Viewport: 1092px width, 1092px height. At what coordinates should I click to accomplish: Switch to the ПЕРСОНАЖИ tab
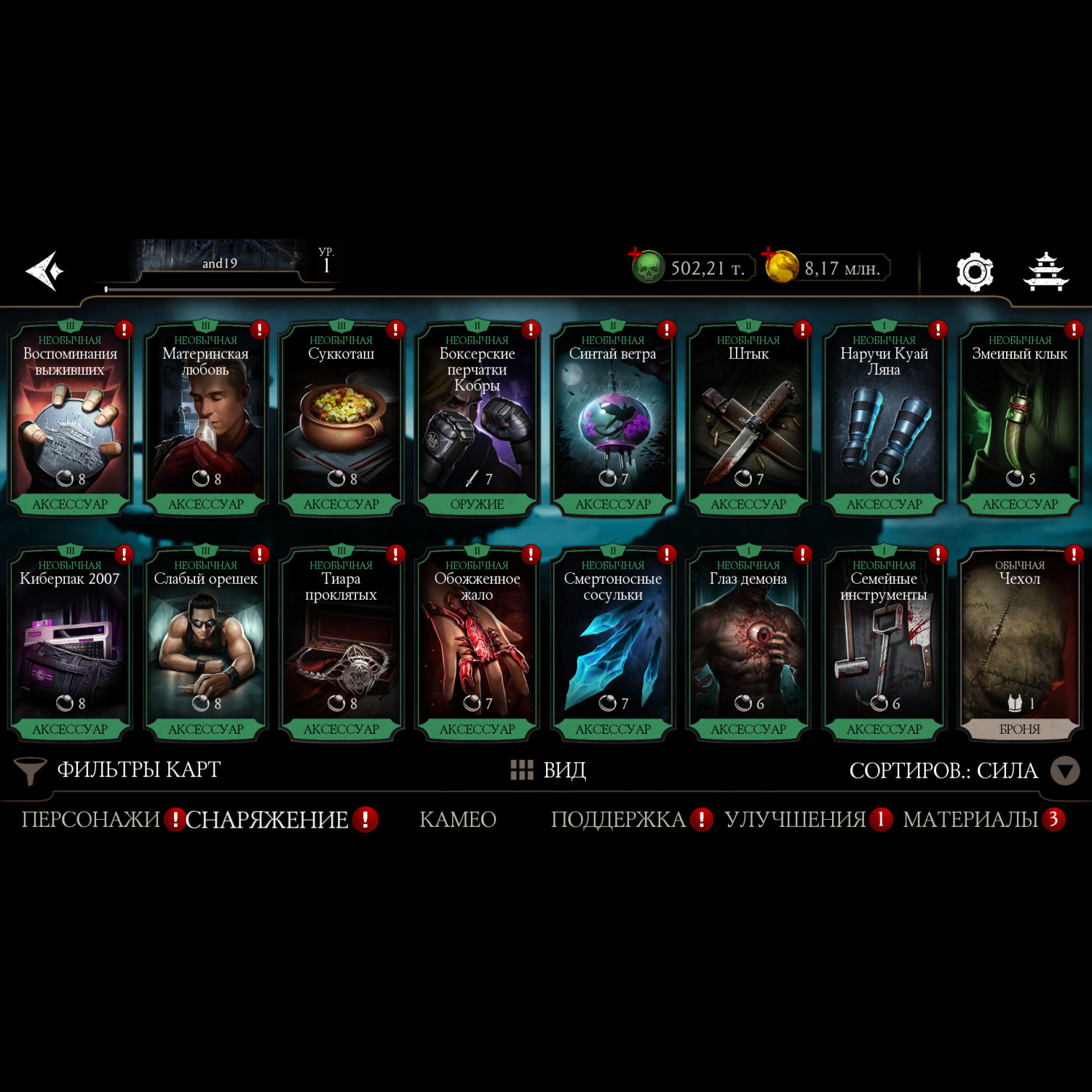91,820
